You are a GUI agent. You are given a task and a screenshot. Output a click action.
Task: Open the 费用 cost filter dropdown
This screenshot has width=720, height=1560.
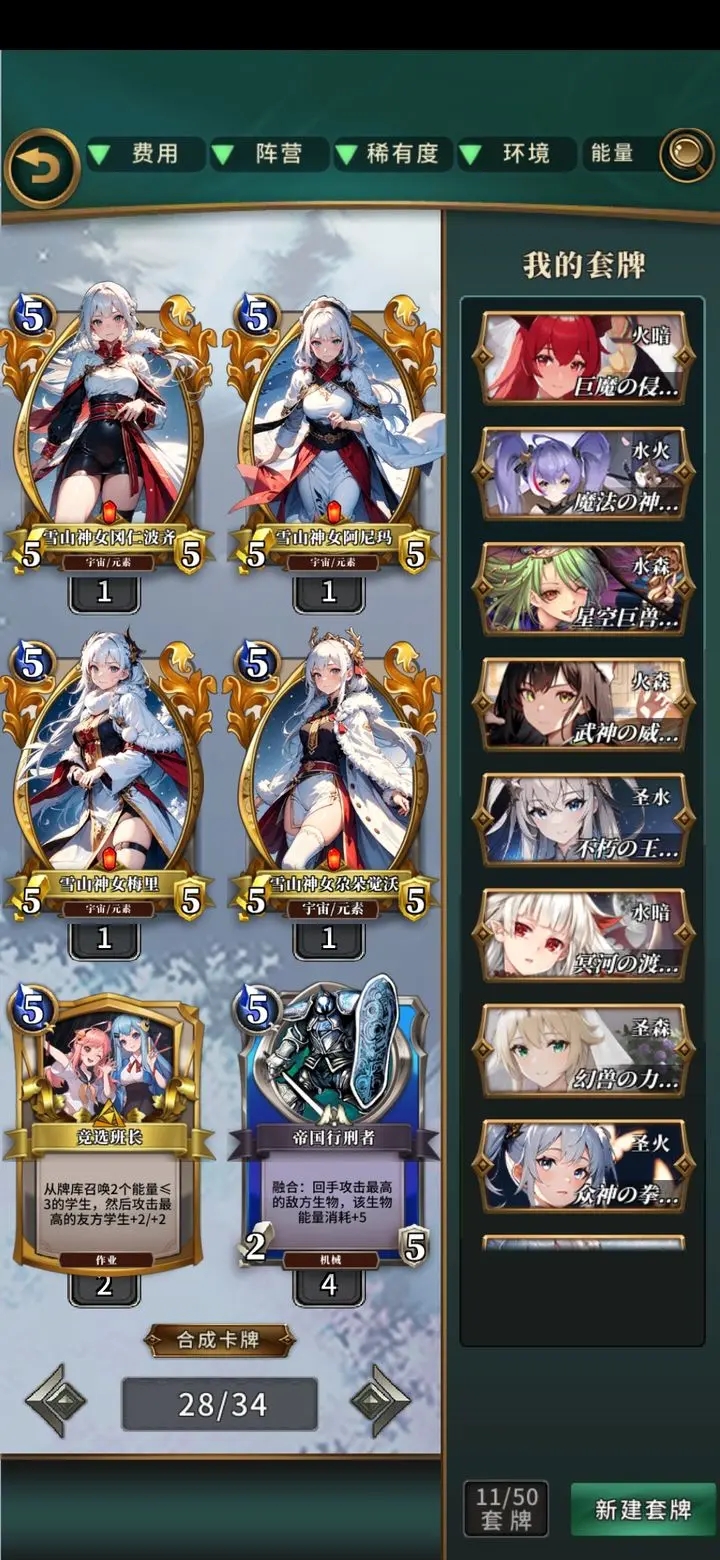[x=146, y=154]
